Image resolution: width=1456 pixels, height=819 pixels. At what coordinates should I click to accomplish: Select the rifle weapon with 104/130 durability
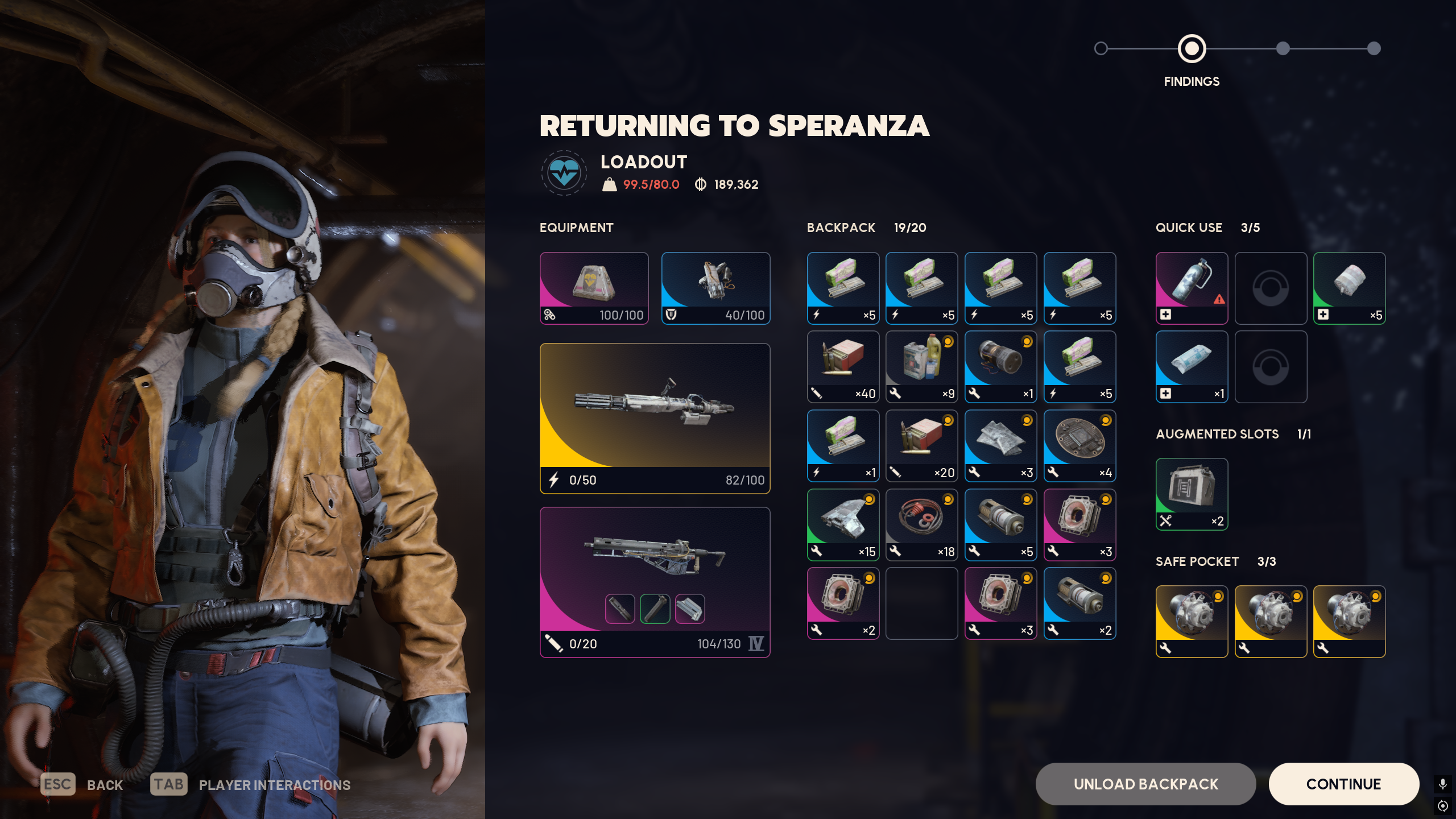point(655,582)
